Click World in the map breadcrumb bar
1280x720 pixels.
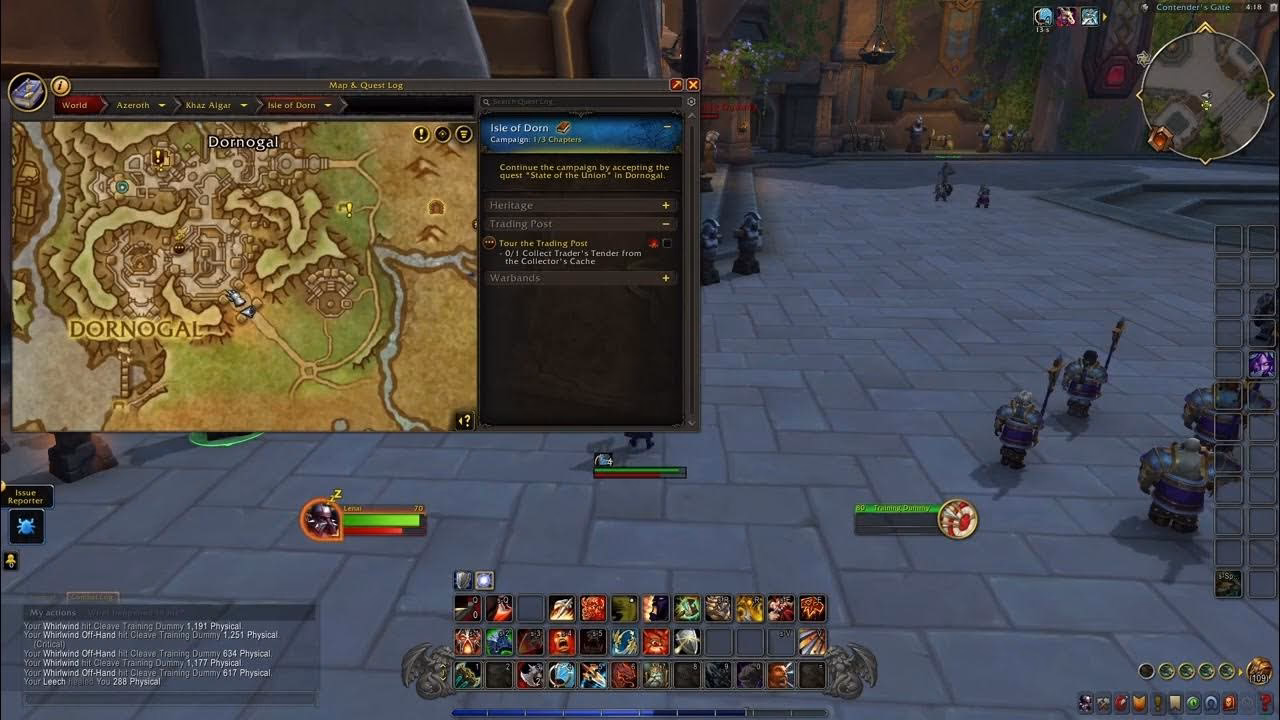[74, 104]
